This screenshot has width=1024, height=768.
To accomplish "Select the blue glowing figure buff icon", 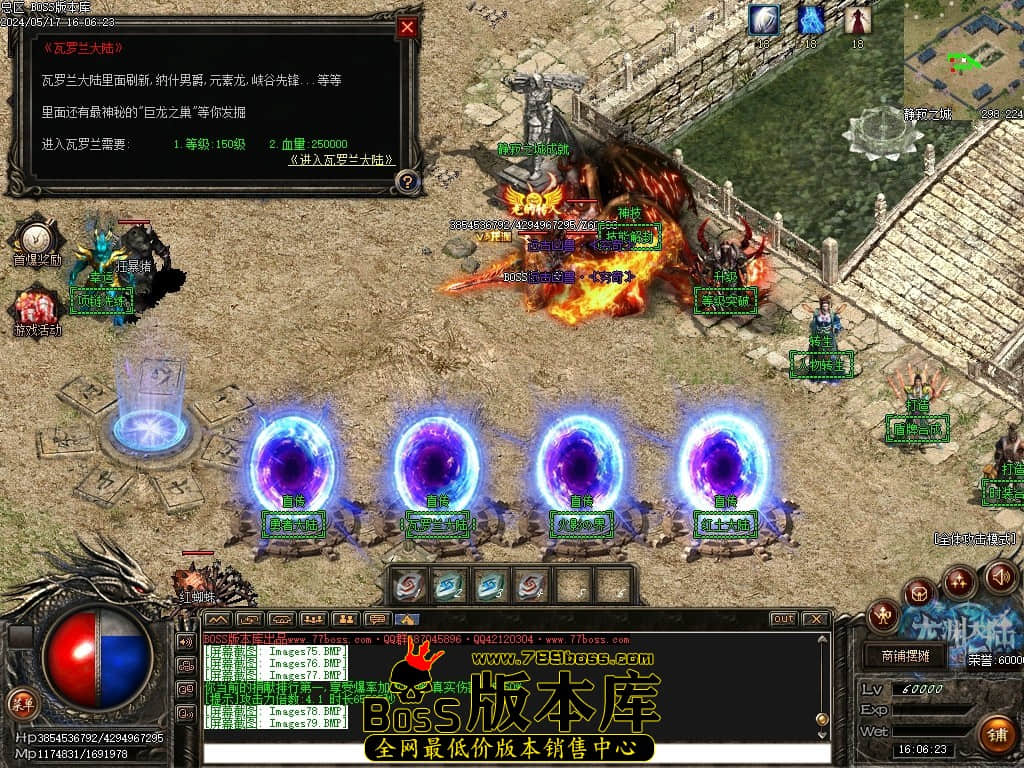I will (811, 20).
